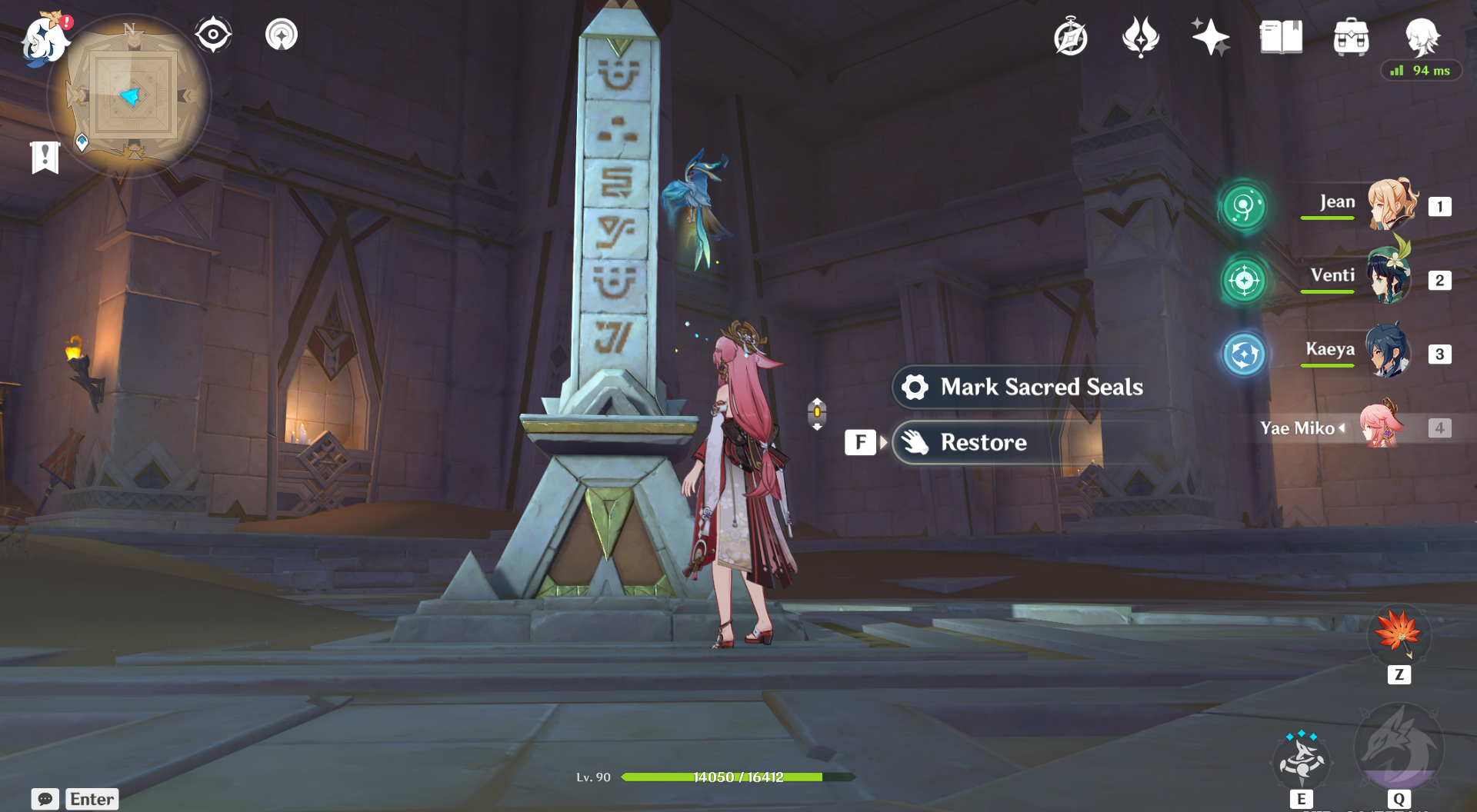Activate Yae Miko's elemental skill
This screenshot has width=1477, height=812.
pos(1301,761)
